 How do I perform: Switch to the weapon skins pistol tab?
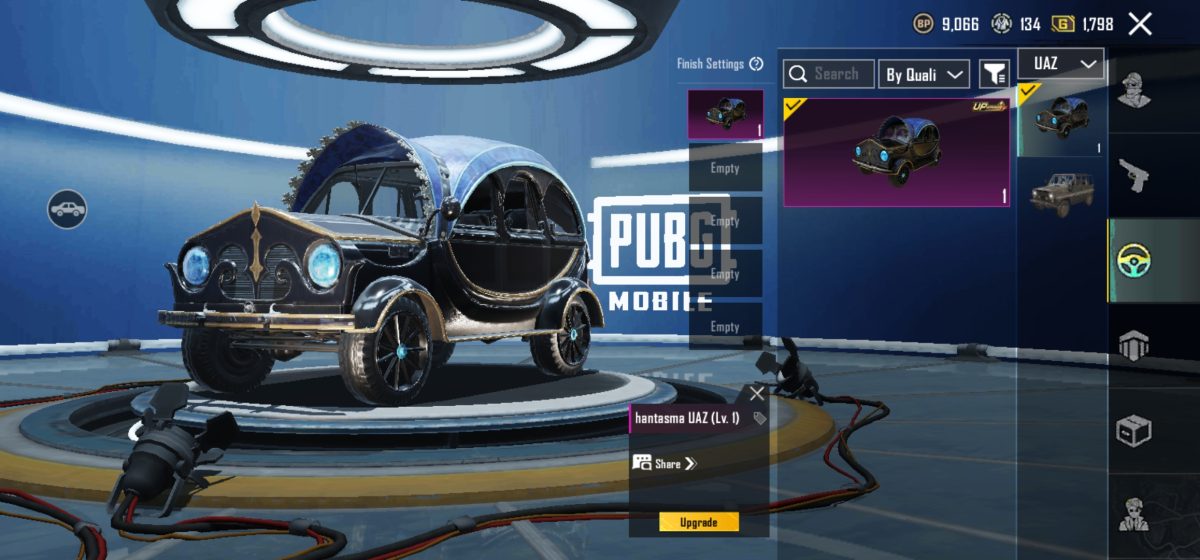tap(1134, 176)
